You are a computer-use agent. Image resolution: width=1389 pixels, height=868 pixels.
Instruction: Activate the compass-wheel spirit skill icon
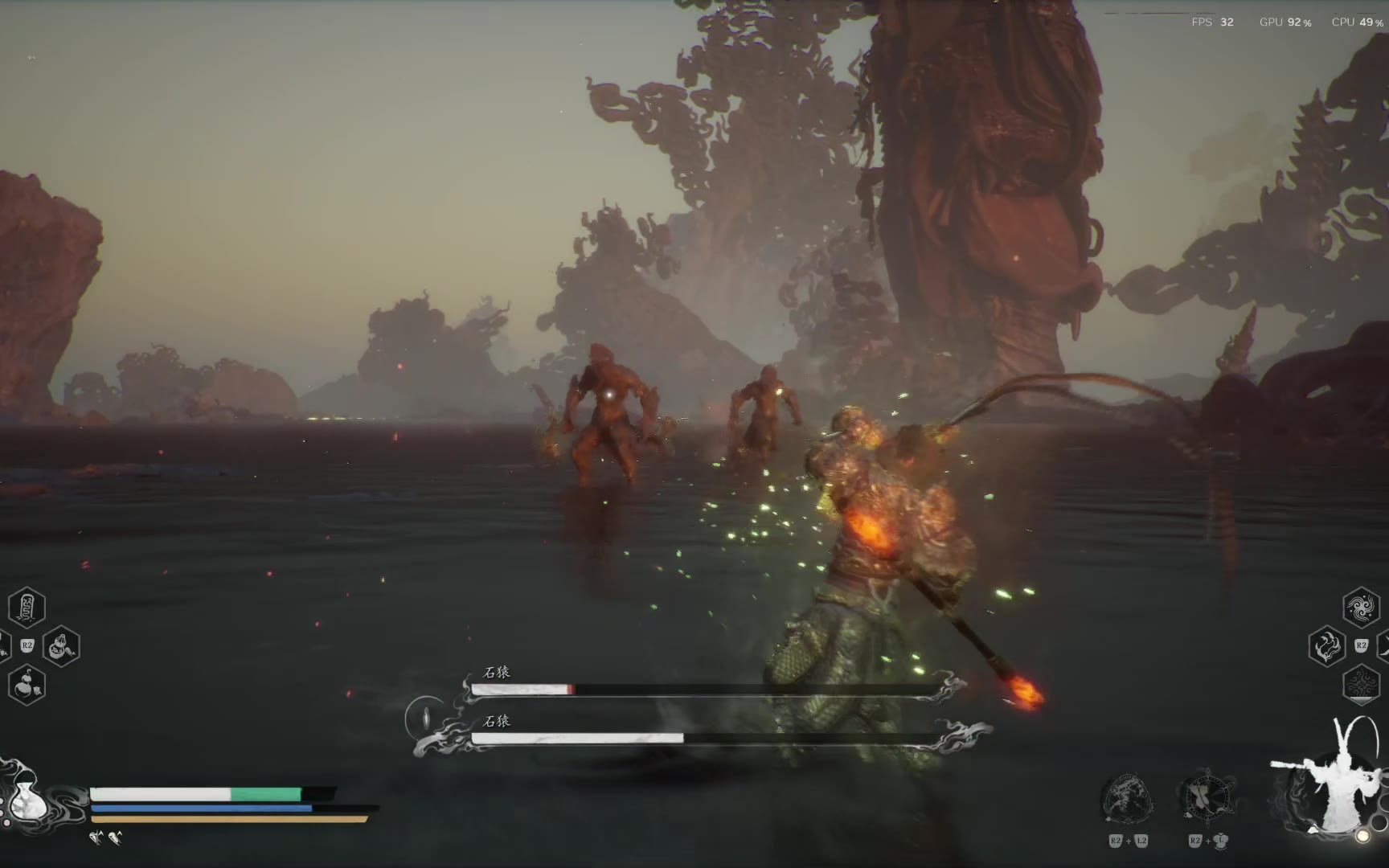1207,798
